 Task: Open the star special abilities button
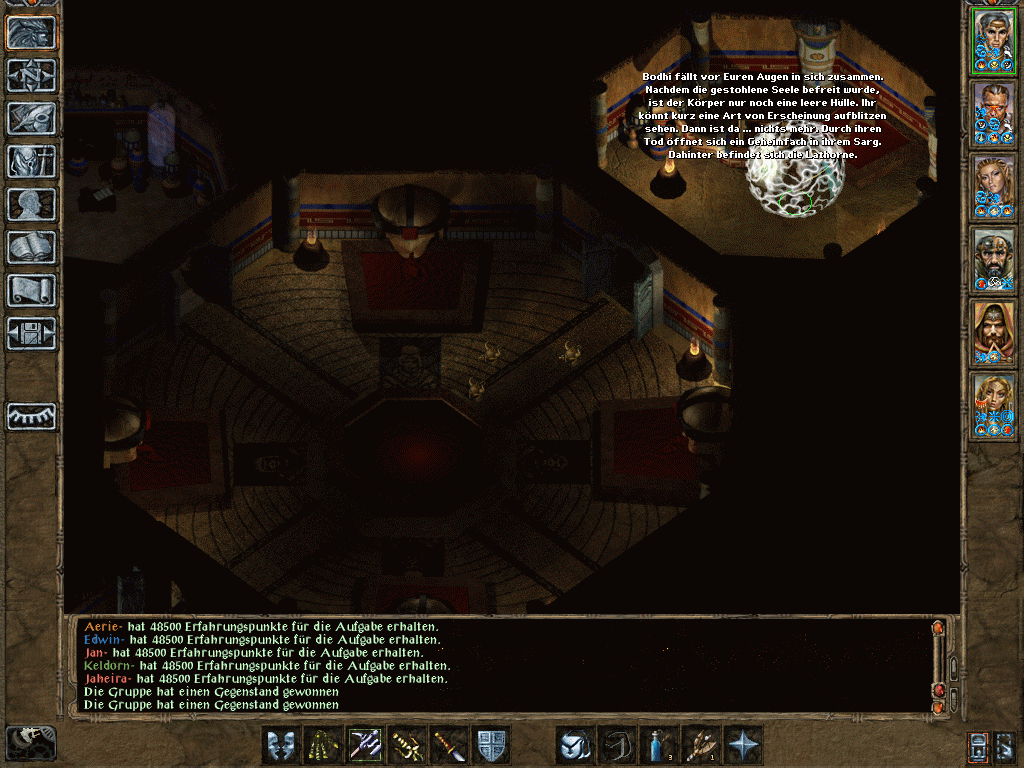(743, 745)
